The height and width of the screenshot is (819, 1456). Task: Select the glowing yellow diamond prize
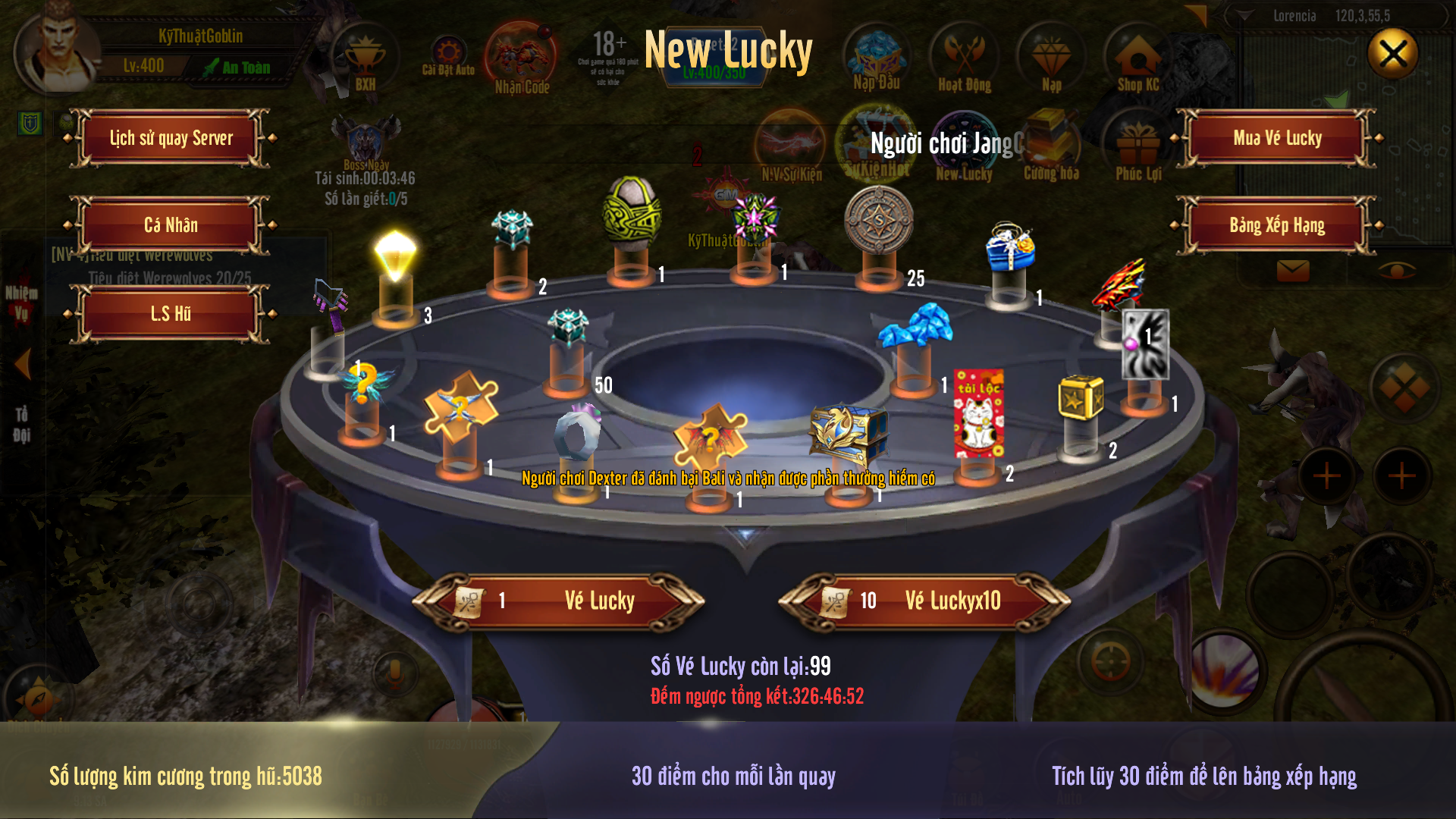coord(395,256)
